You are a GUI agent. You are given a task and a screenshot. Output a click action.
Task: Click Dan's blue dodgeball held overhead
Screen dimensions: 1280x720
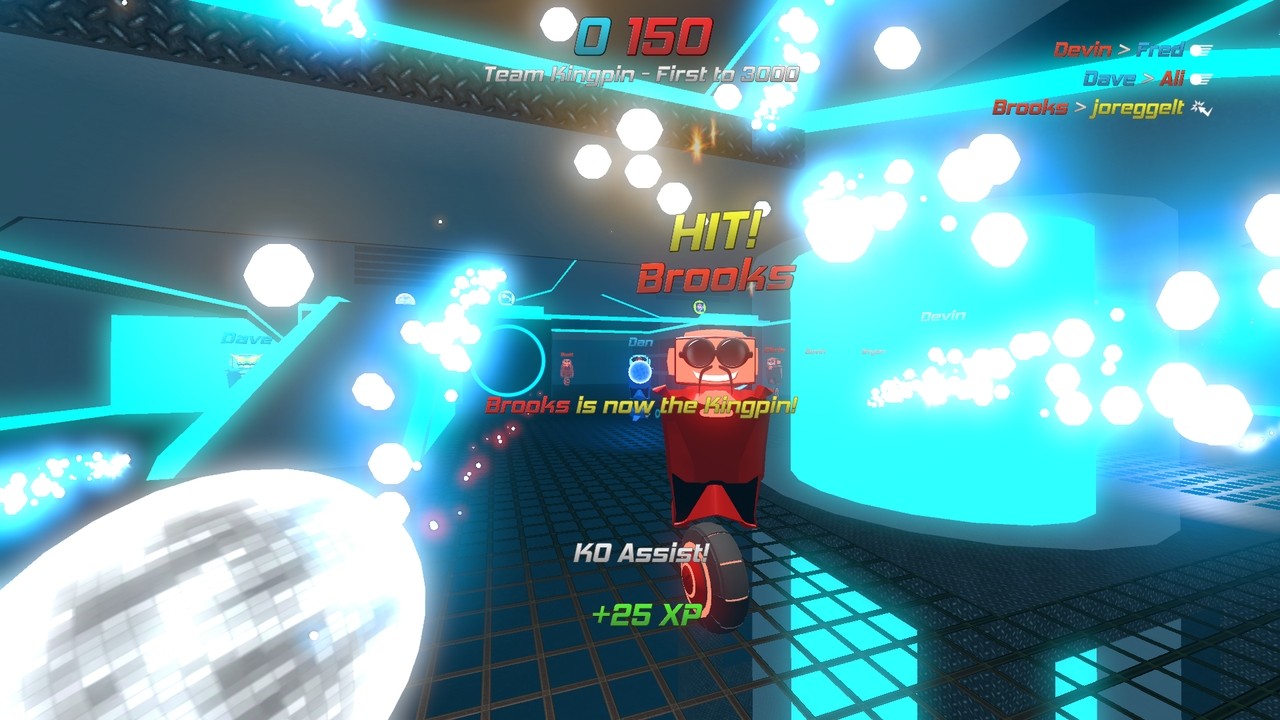639,371
